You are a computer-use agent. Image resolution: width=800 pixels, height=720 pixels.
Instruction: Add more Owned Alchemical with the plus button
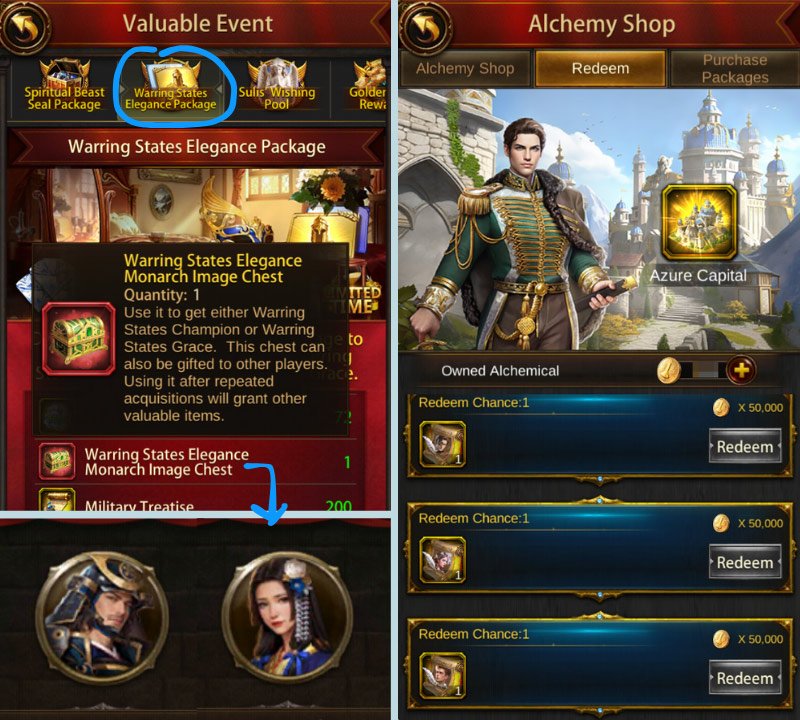point(741,370)
